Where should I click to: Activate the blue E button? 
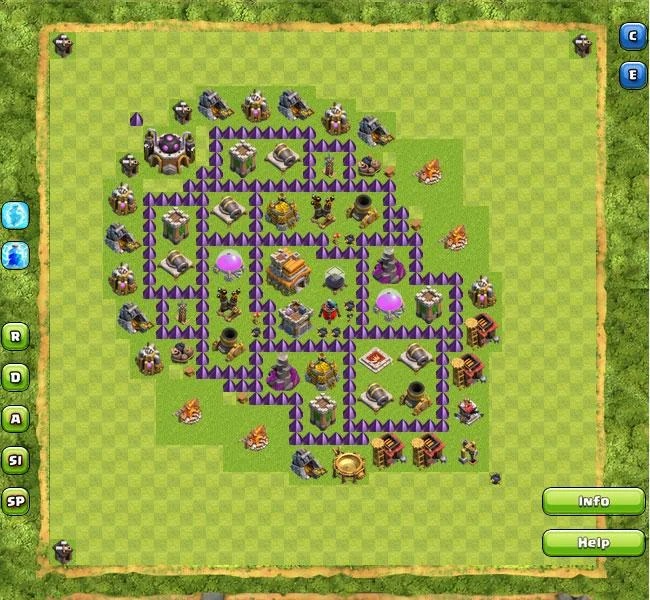coord(632,75)
